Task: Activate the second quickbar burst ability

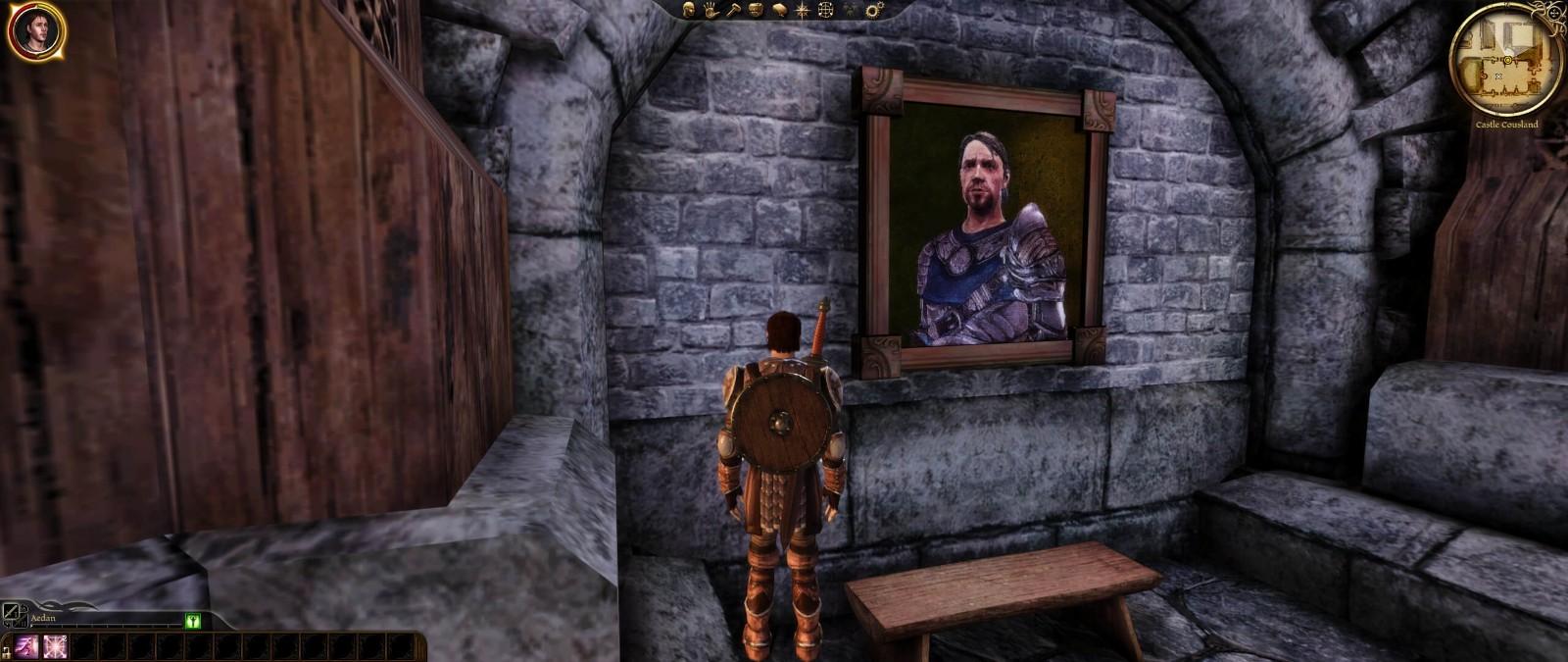Action: (55, 646)
